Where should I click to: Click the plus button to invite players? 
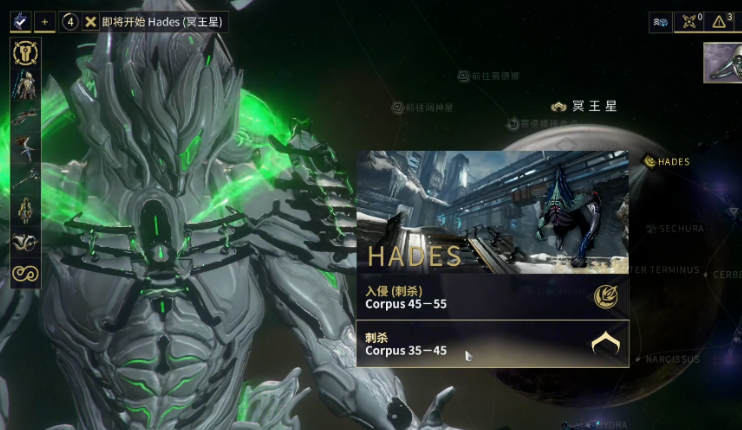pyautogui.click(x=45, y=21)
